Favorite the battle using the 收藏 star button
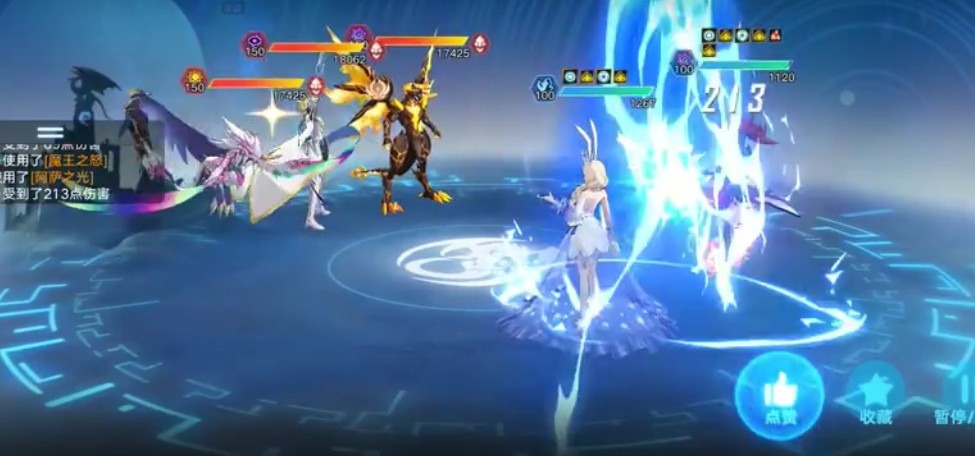975x456 pixels. 875,395
